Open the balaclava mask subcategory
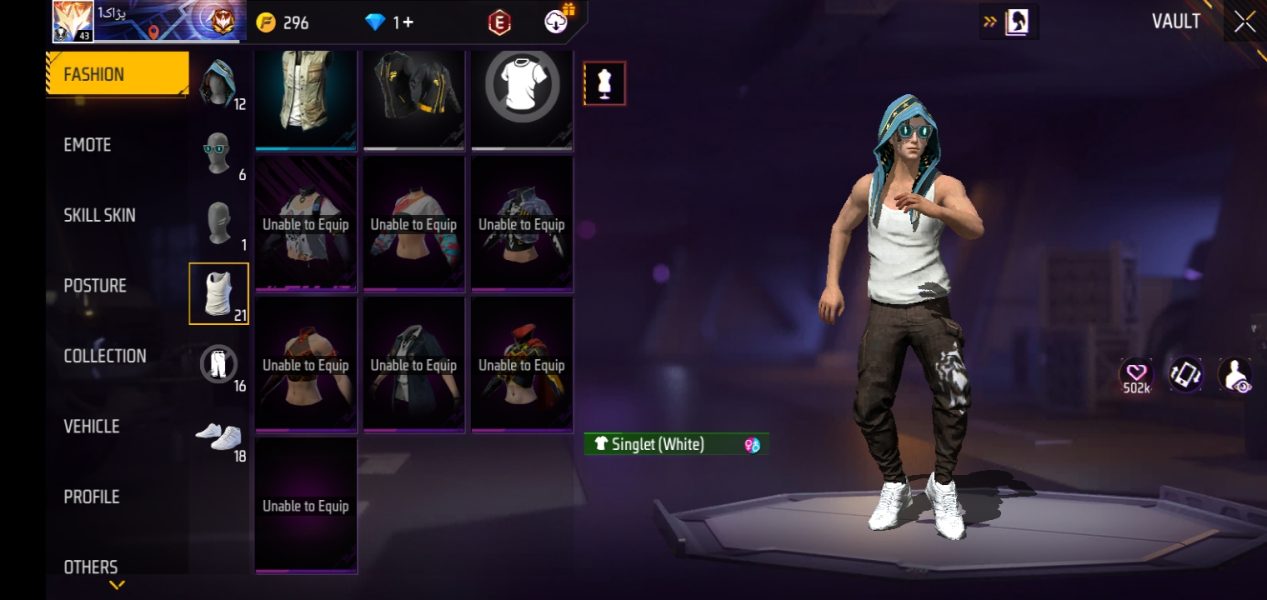This screenshot has width=1267, height=600. tap(218, 224)
